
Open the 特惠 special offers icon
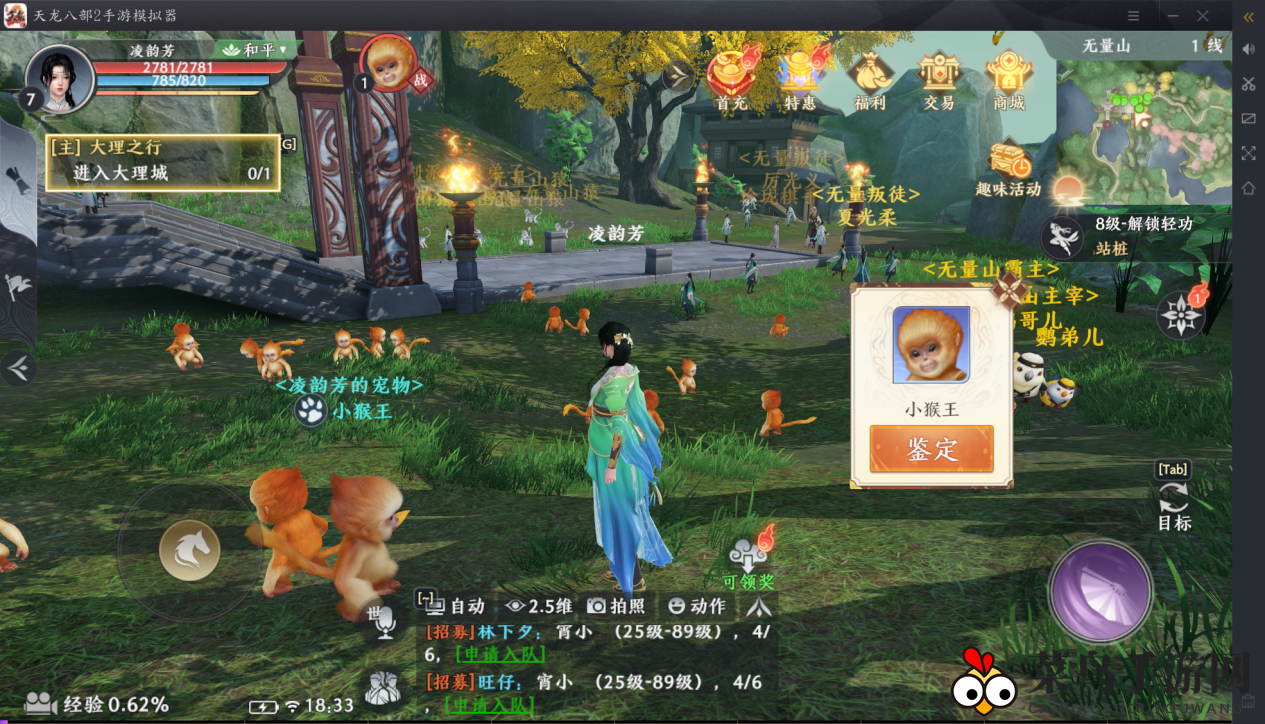(800, 79)
